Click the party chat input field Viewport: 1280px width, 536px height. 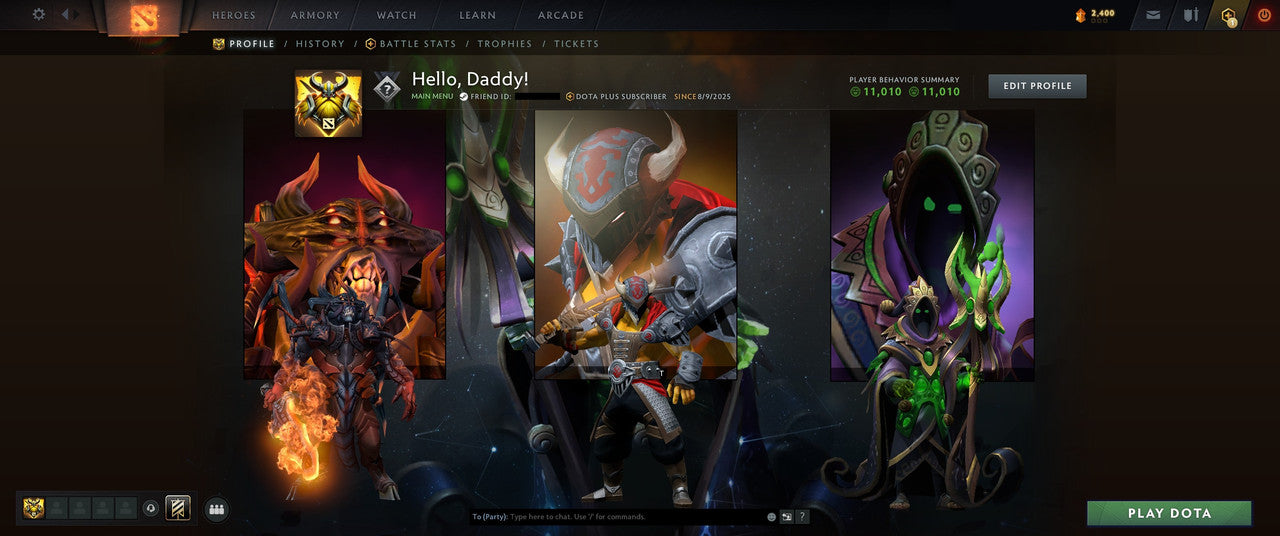pyautogui.click(x=630, y=517)
